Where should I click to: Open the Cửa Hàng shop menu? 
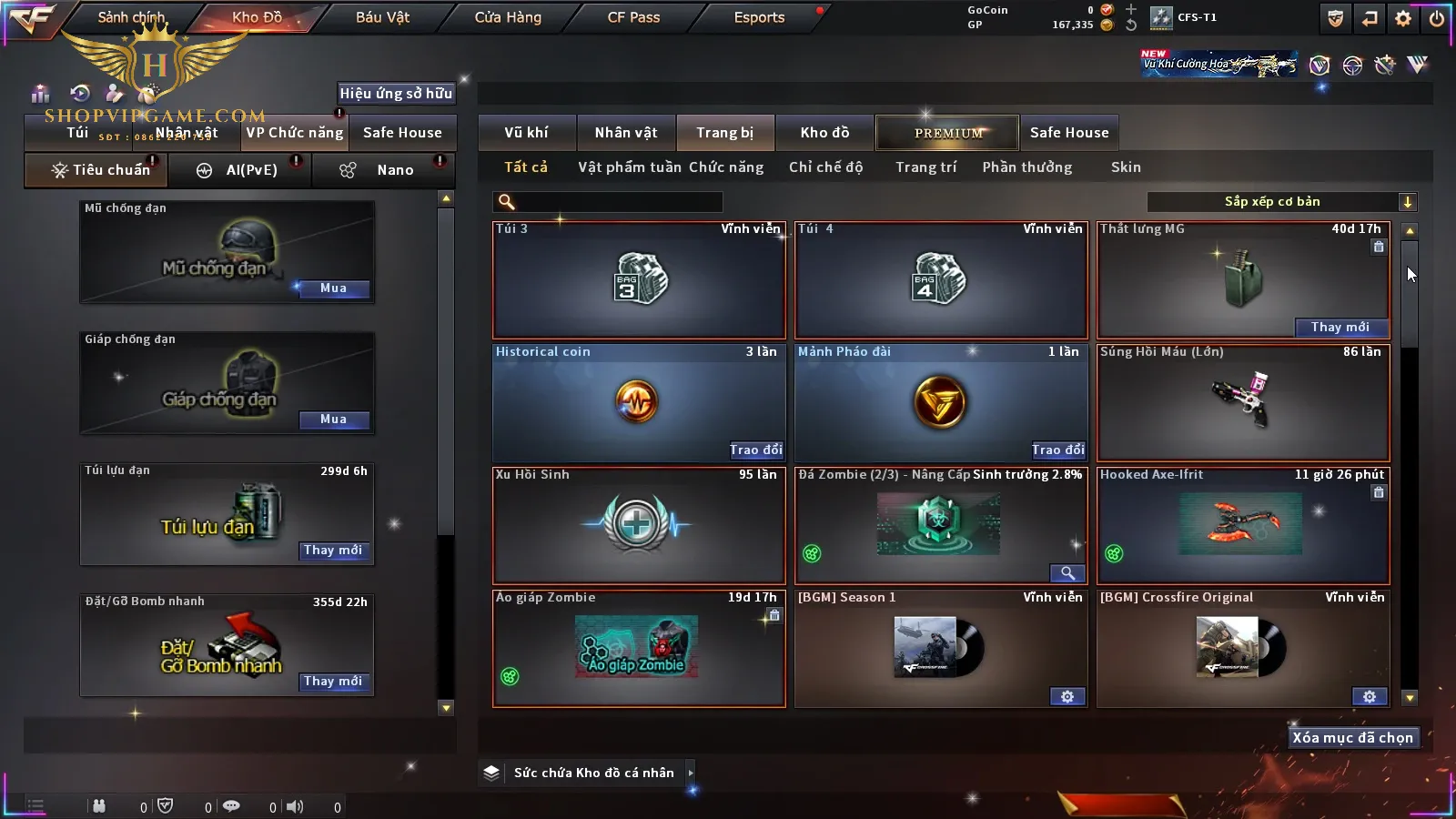click(508, 17)
